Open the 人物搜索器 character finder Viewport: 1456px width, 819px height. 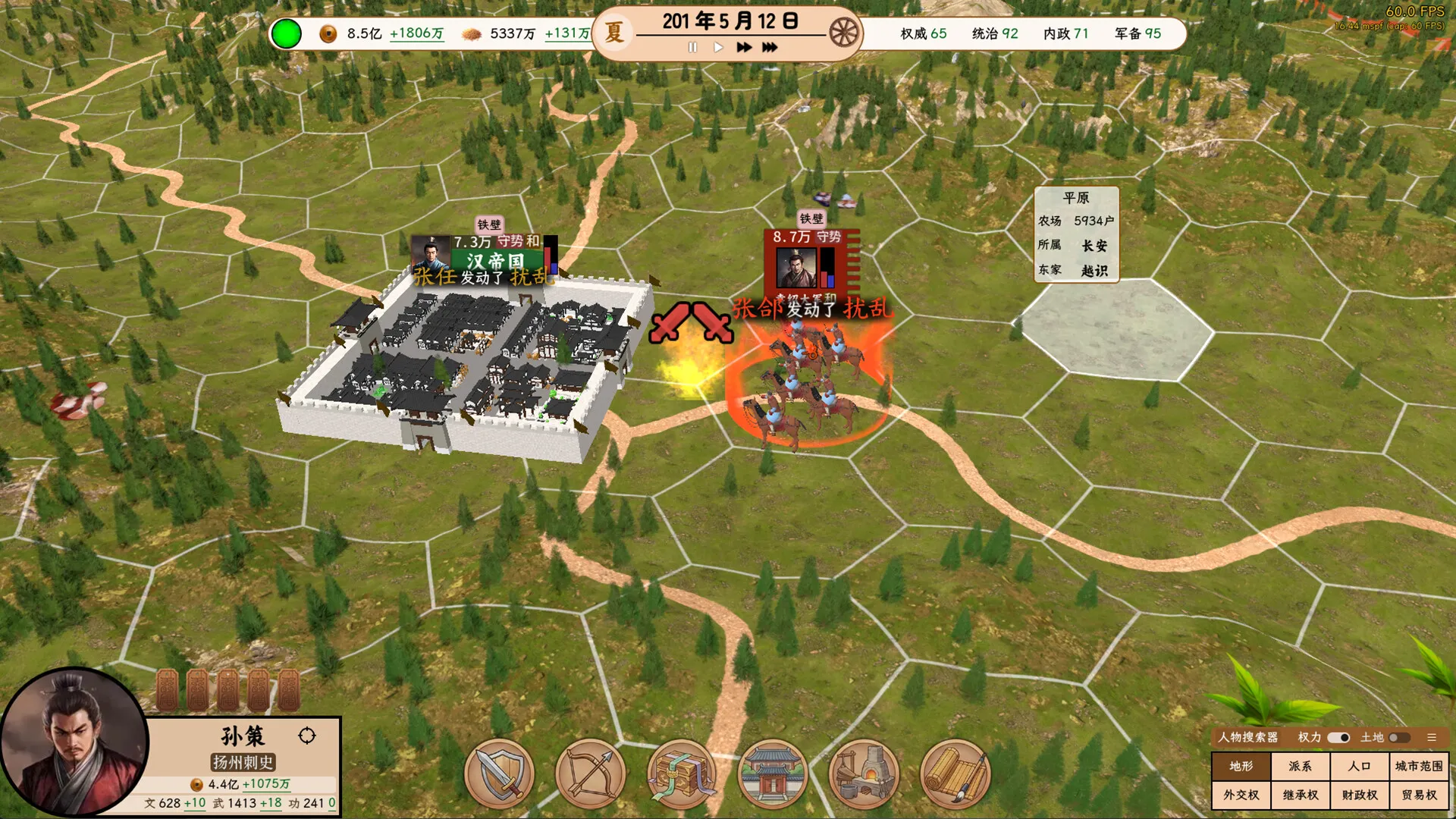point(1247,737)
